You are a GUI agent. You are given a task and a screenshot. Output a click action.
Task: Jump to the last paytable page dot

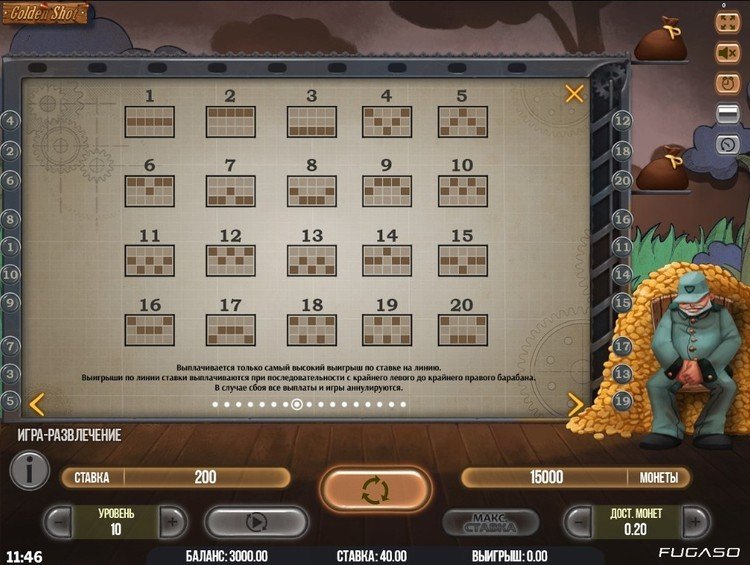tap(403, 405)
